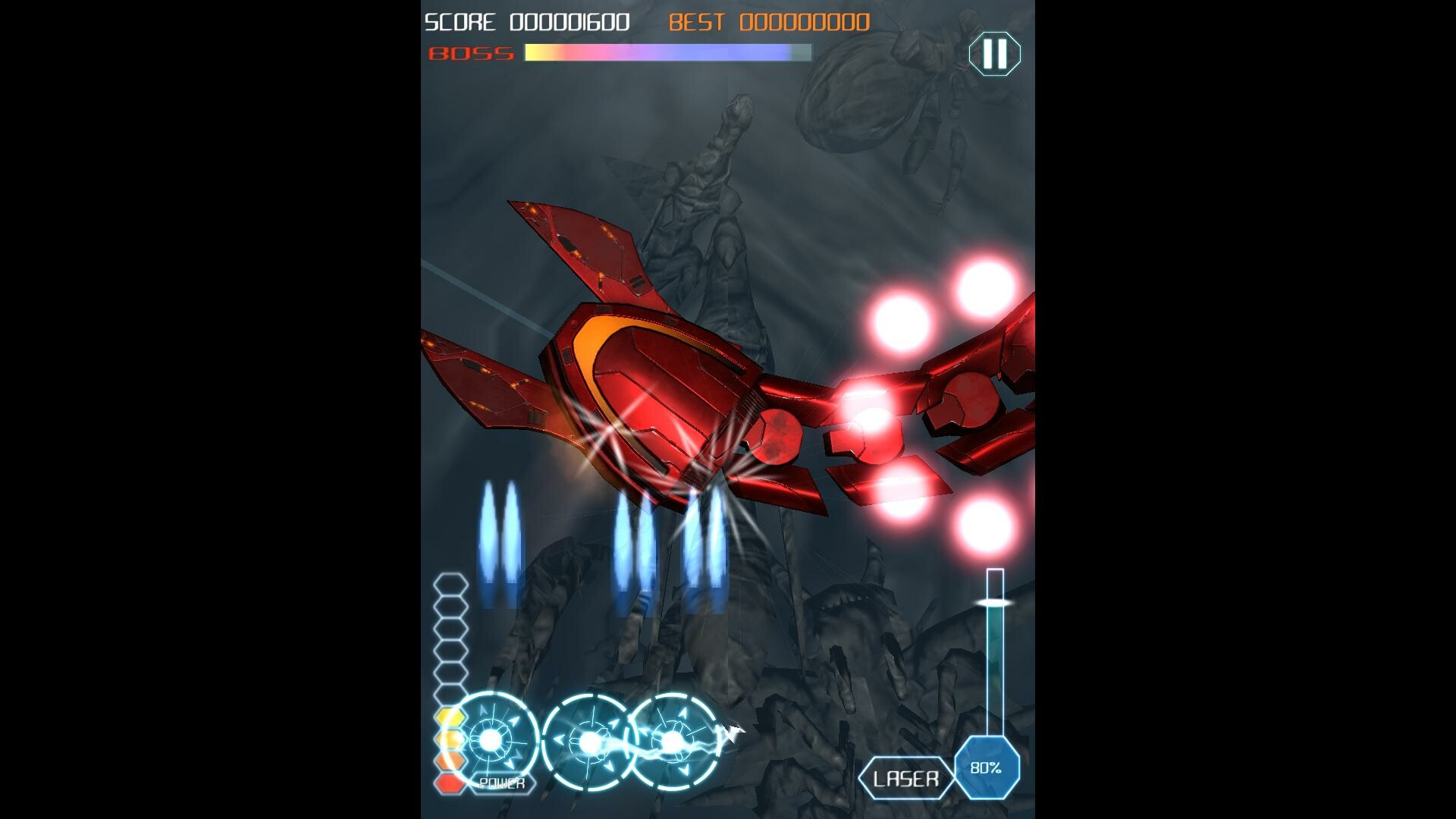This screenshot has width=1456, height=819.
Task: Activate the LASER button
Action: pyautogui.click(x=907, y=777)
